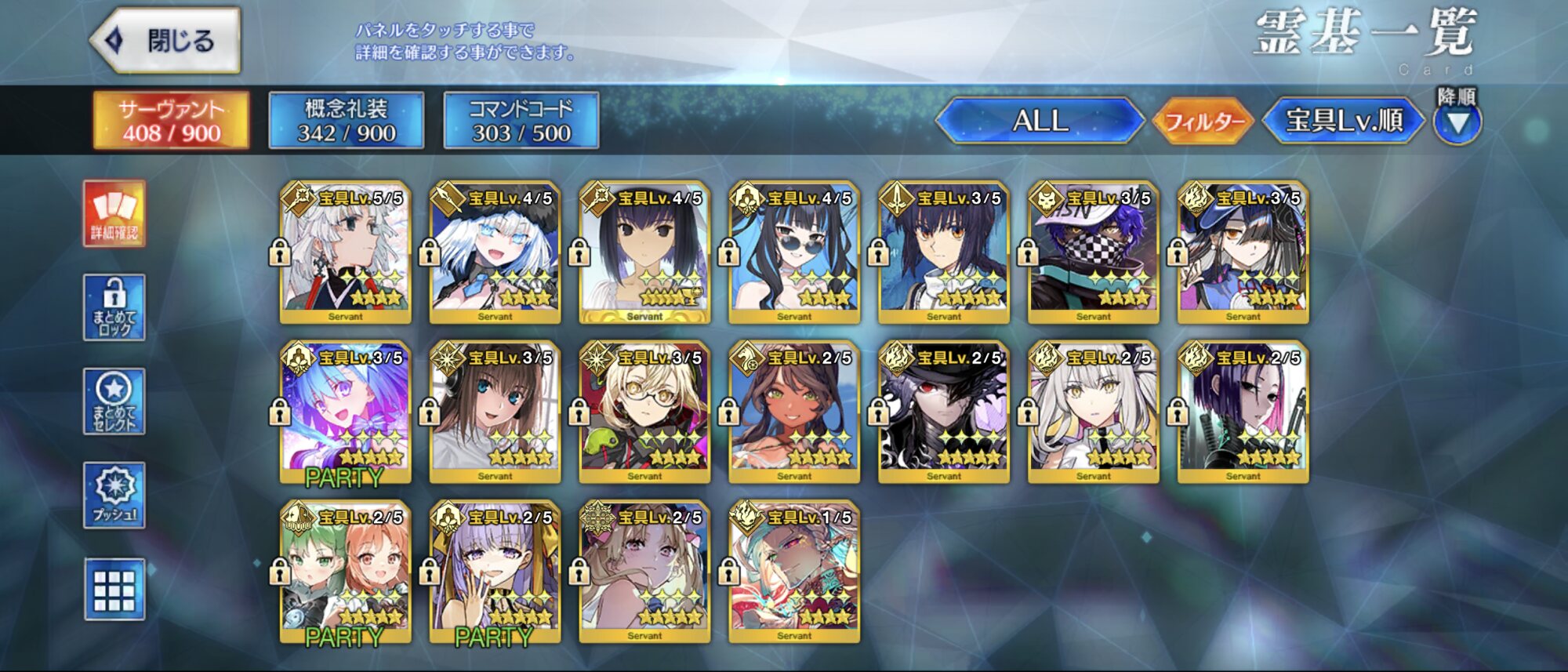Pick the blue-haired PARTY servant with purple eyes
Image resolution: width=1568 pixels, height=672 pixels.
click(x=345, y=412)
